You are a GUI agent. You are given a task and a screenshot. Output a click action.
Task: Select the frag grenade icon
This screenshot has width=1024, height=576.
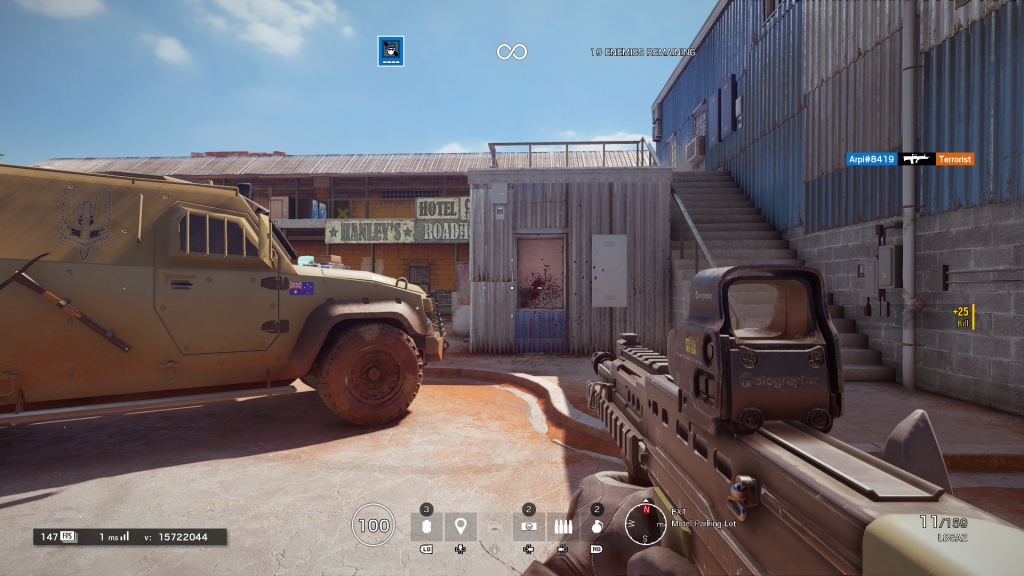tap(596, 526)
